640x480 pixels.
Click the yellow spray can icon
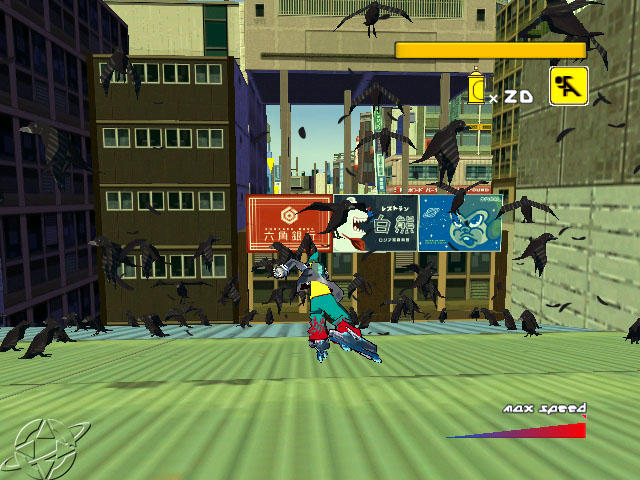(x=477, y=87)
